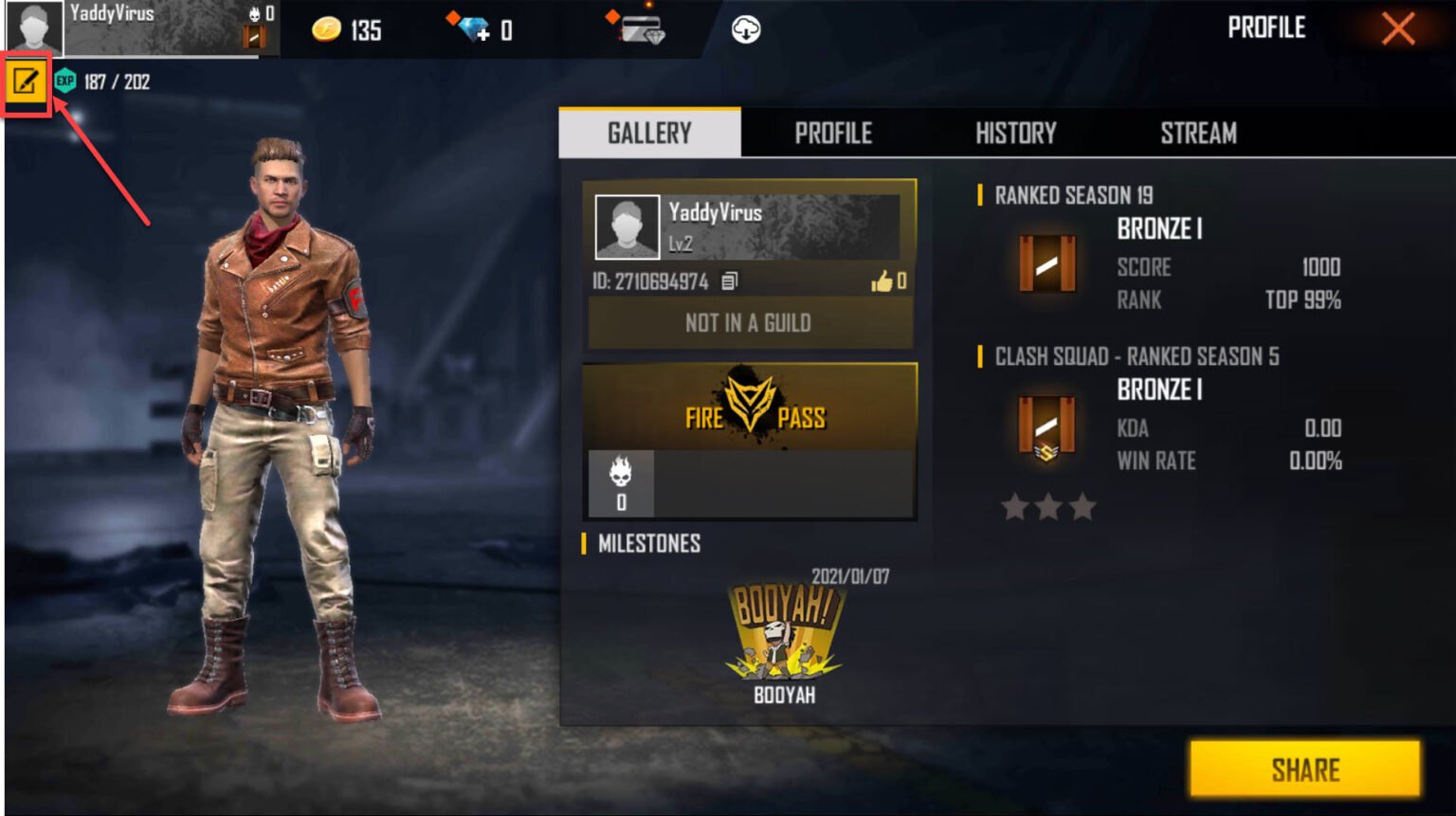
Task: Switch to the Profile tab
Action: point(834,133)
